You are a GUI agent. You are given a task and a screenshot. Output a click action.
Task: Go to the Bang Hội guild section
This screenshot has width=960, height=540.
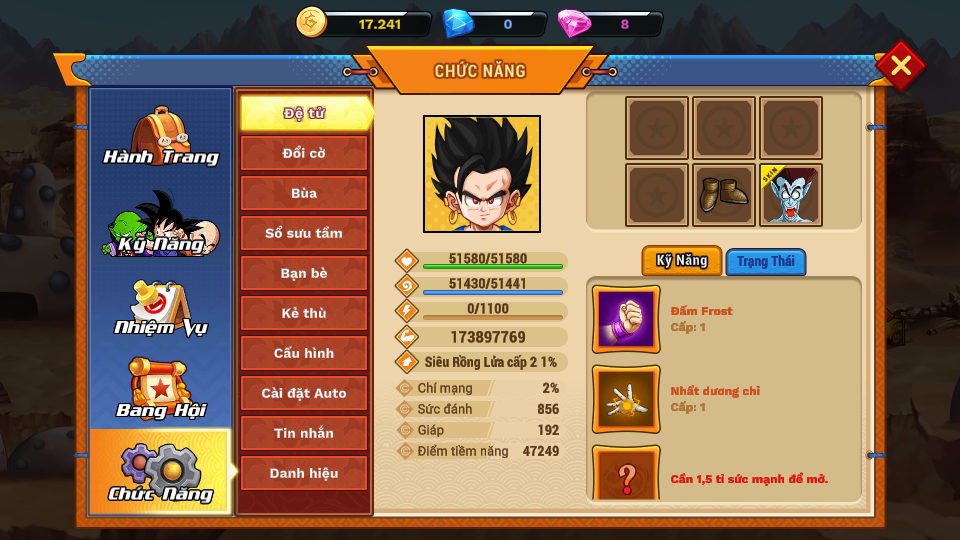[x=160, y=390]
